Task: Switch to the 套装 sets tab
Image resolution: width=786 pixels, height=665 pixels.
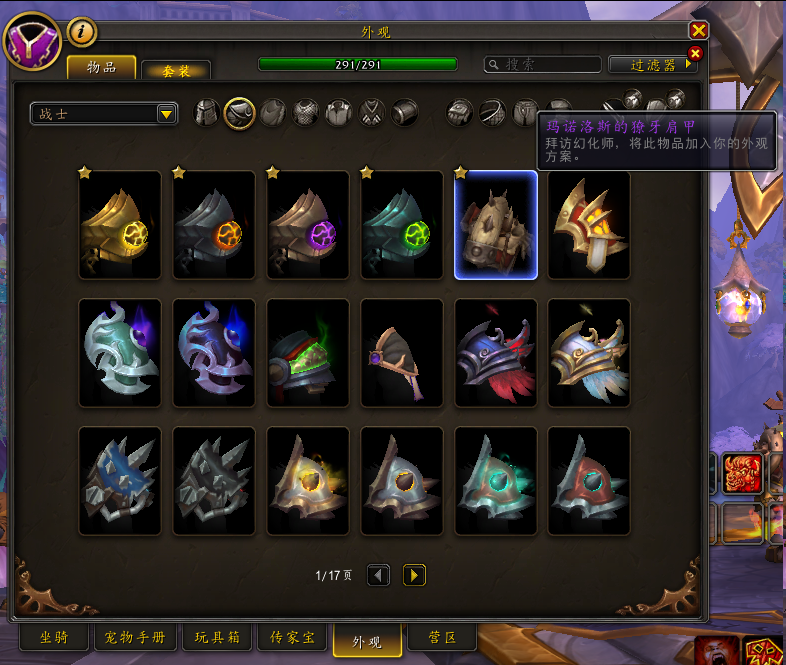Action: 175,70
